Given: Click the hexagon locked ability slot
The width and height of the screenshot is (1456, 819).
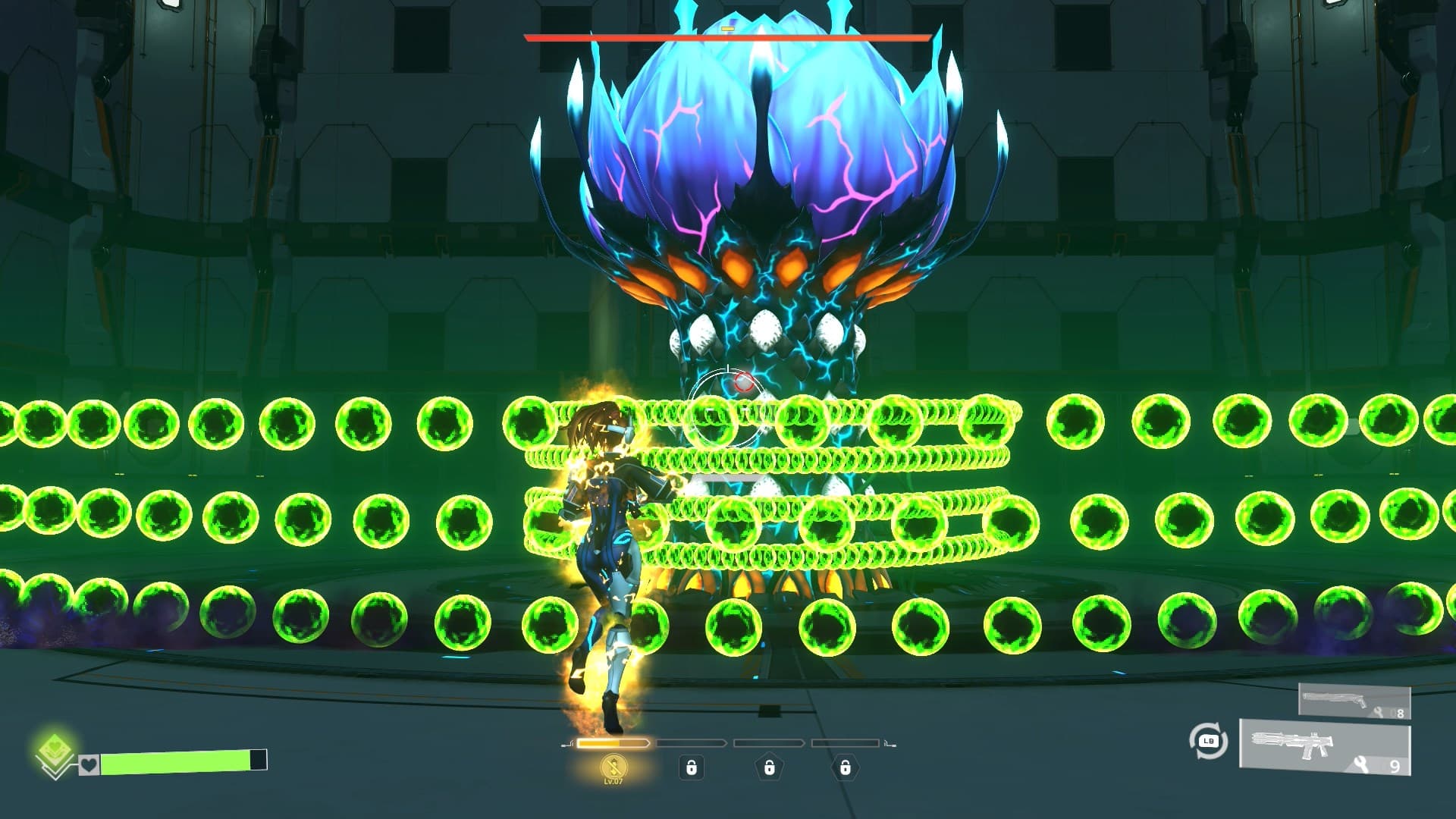Looking at the screenshot, I should 846,768.
